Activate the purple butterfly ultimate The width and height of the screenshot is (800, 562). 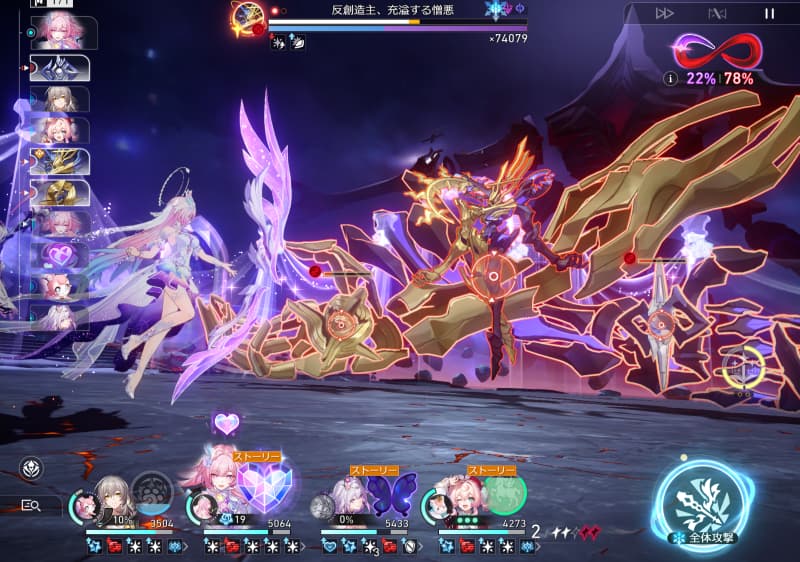[392, 494]
